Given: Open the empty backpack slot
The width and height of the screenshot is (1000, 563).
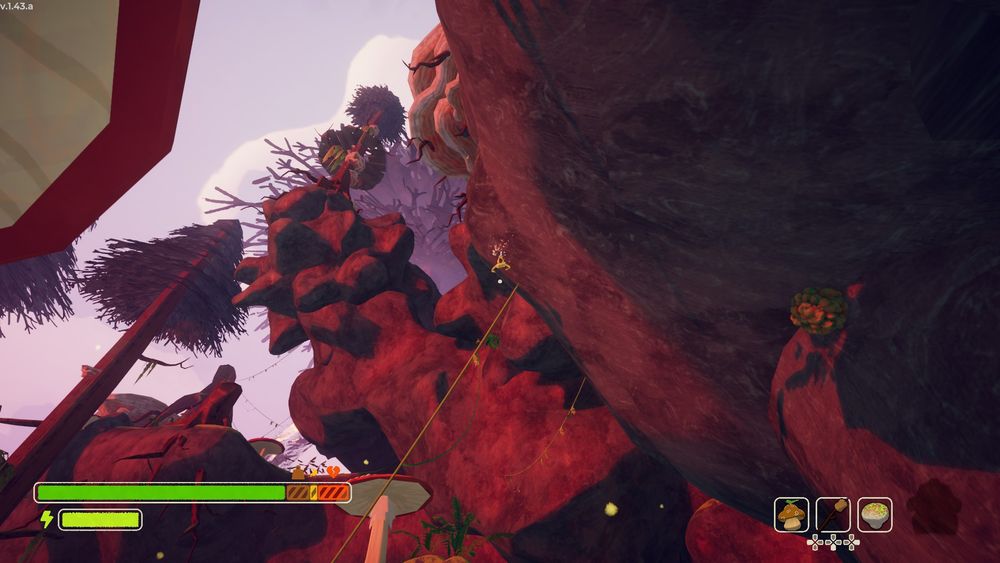Looking at the screenshot, I should coord(934,506).
